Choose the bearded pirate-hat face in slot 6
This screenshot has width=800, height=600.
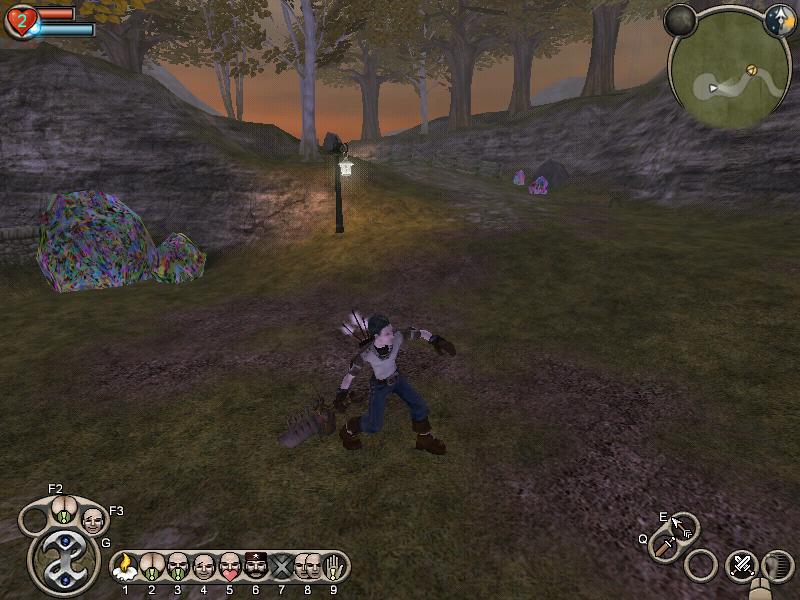256,567
